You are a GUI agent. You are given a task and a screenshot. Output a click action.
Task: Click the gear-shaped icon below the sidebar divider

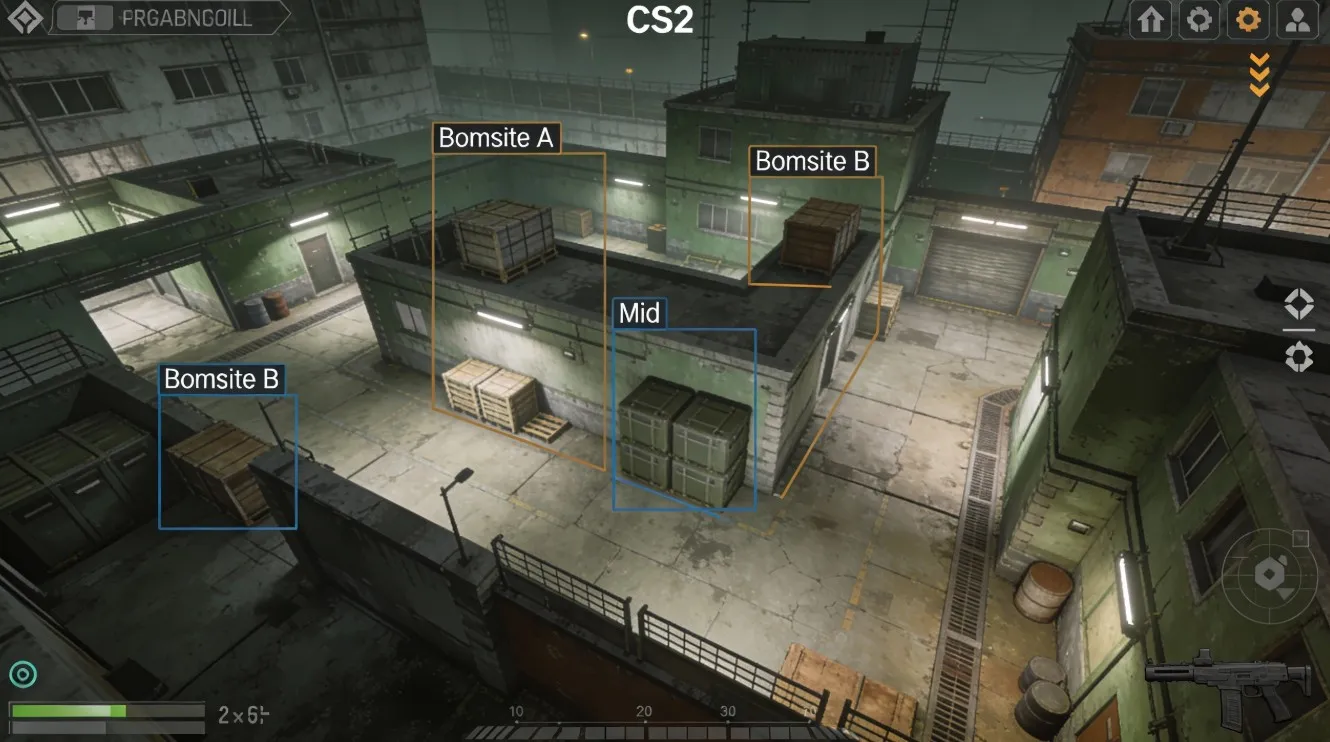1299,355
